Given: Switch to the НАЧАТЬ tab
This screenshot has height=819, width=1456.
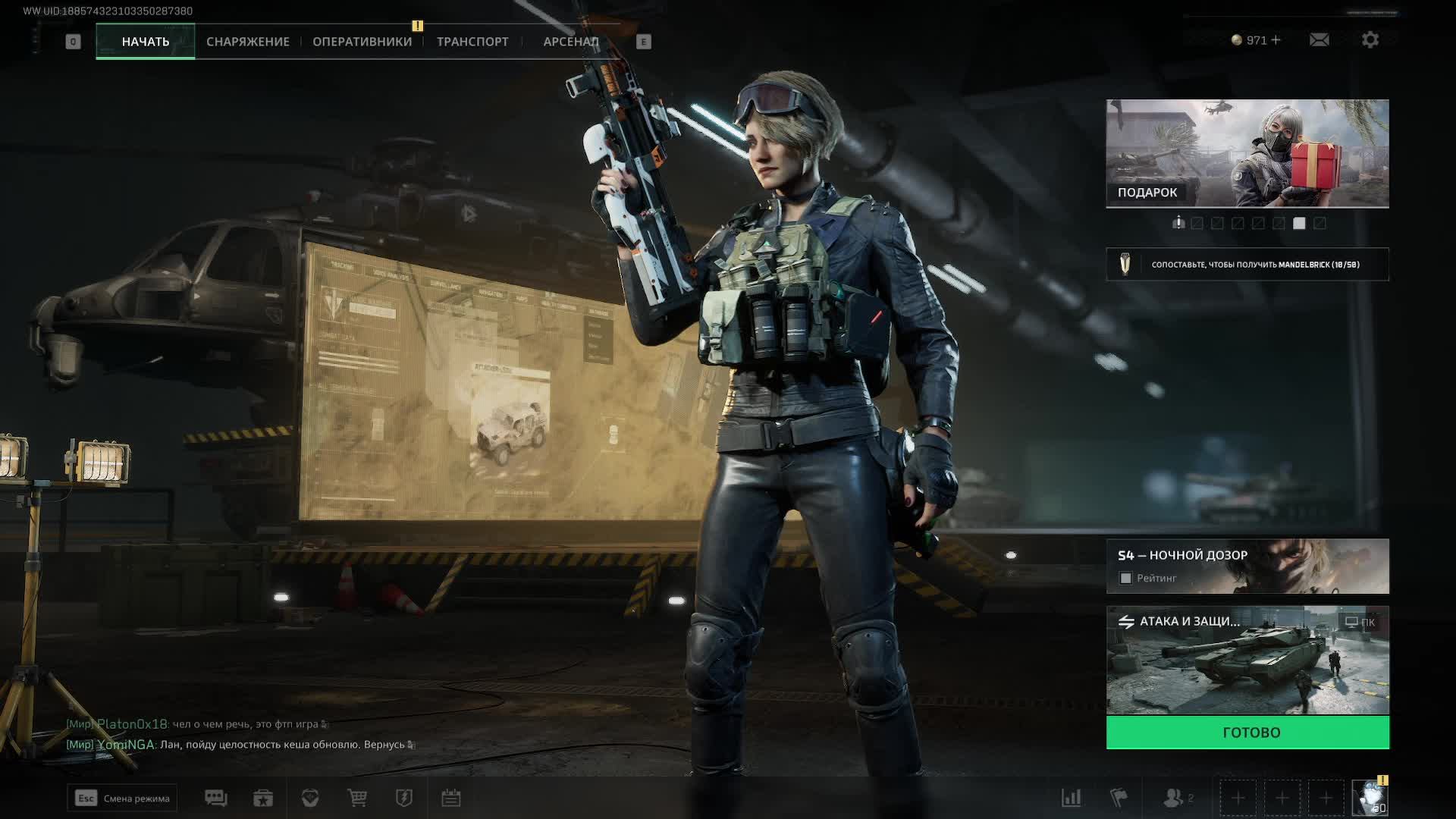Looking at the screenshot, I should click(146, 42).
